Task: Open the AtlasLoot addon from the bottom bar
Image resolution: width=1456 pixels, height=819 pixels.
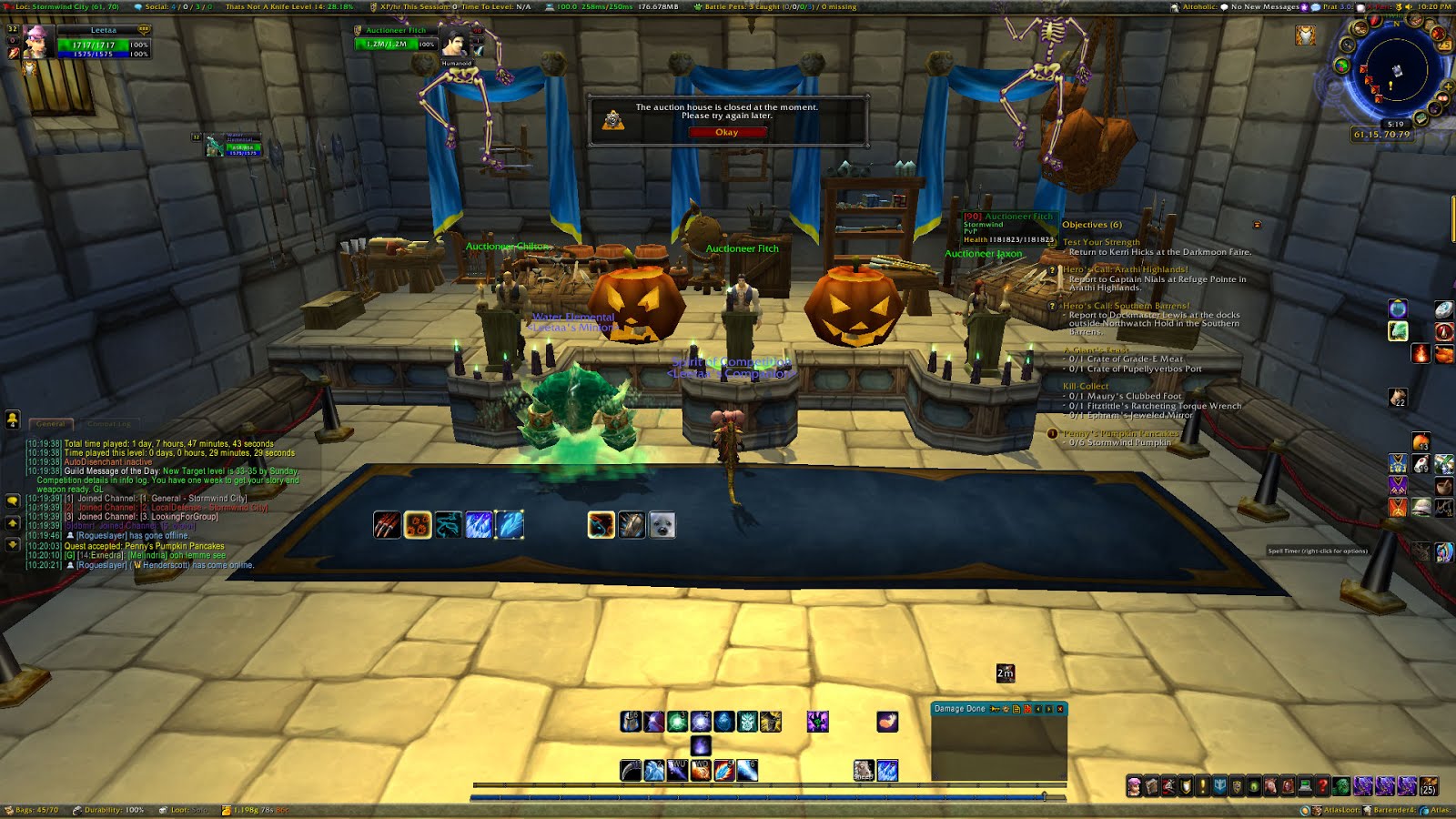Action: pos(1341,810)
